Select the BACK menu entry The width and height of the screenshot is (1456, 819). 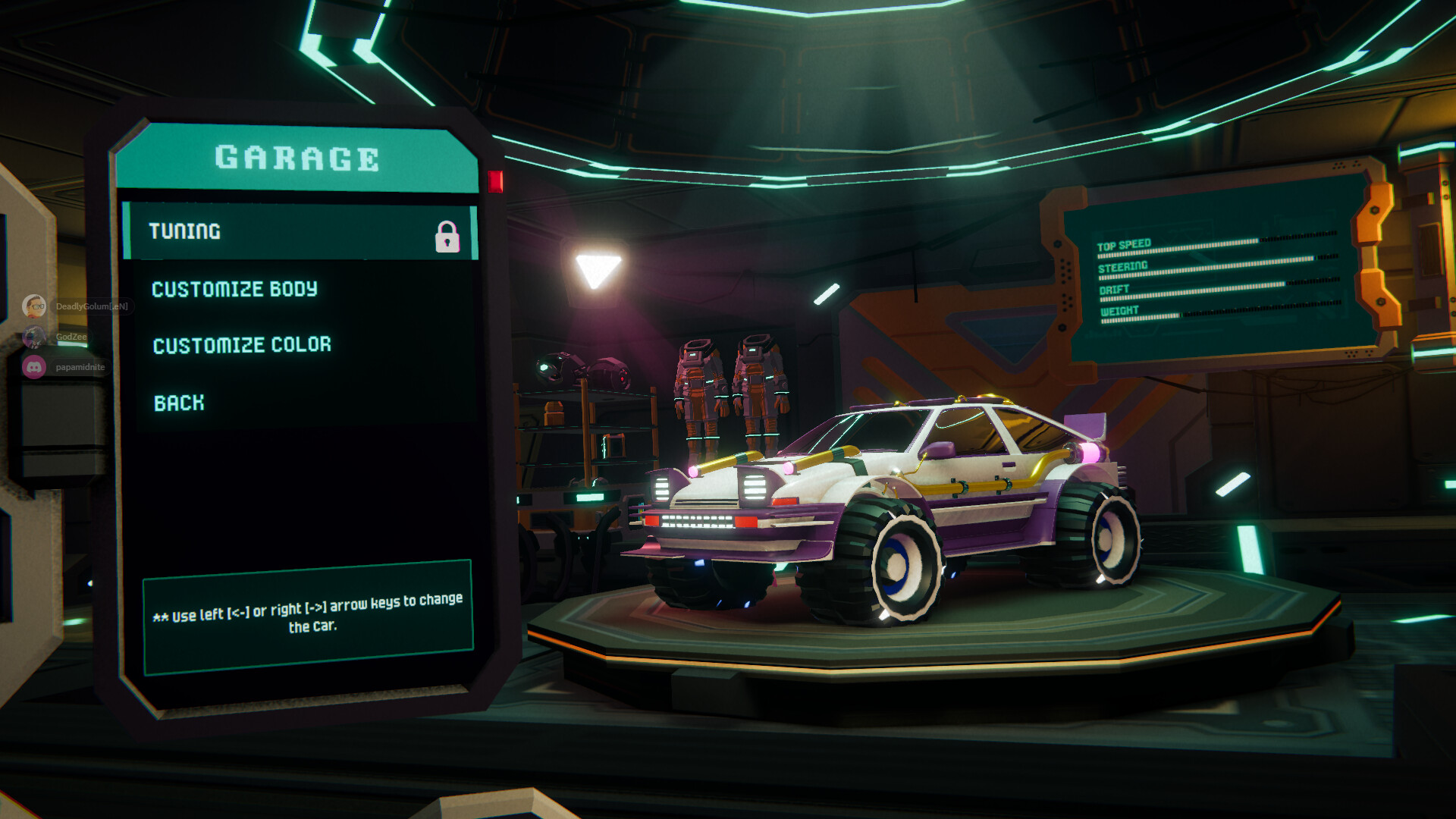179,403
